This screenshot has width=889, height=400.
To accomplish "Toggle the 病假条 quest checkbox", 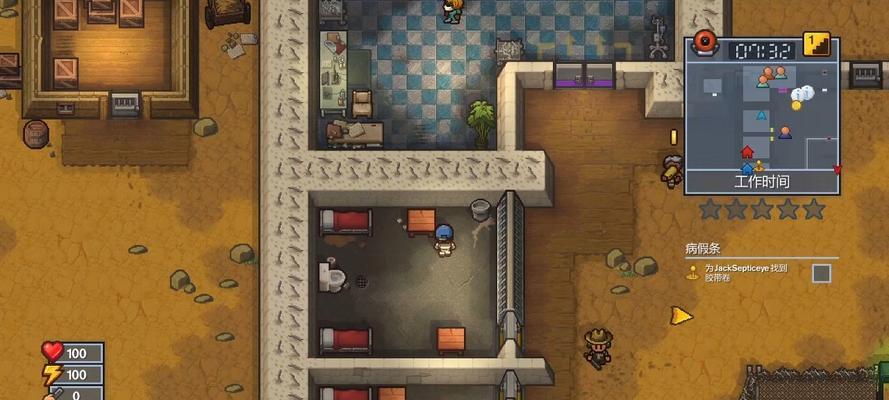I will tap(821, 272).
